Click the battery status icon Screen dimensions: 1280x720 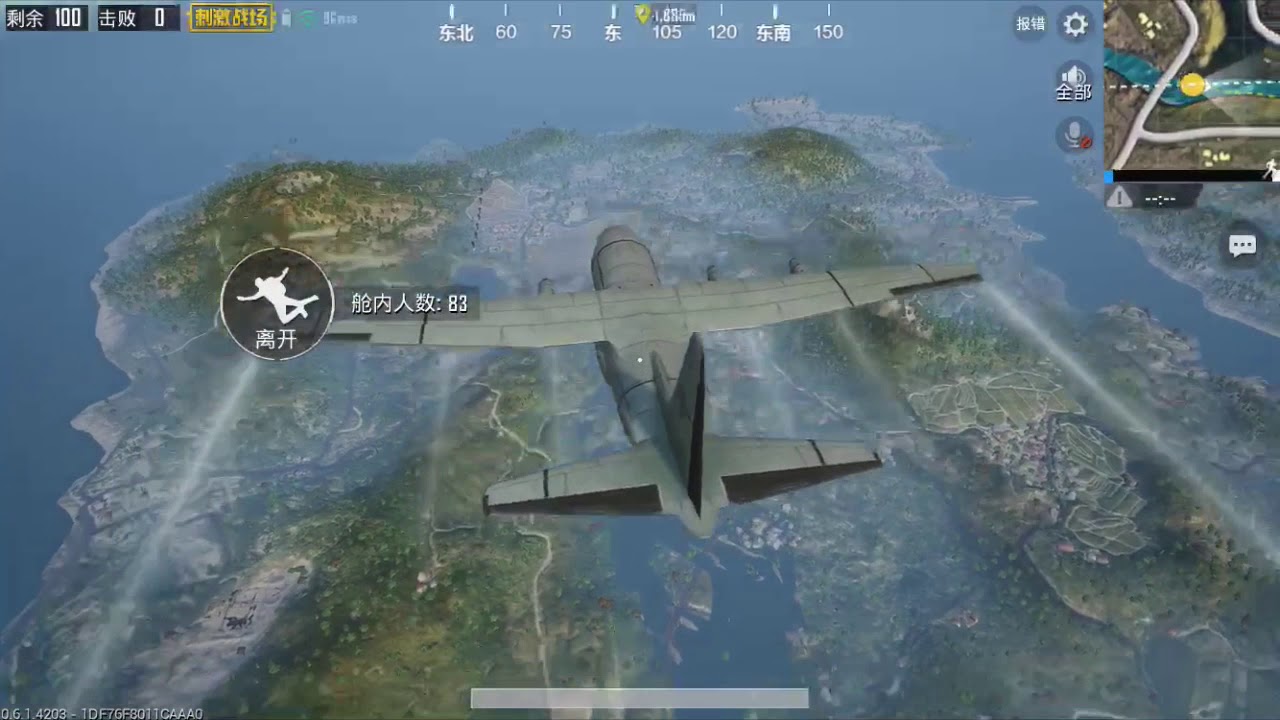(286, 17)
